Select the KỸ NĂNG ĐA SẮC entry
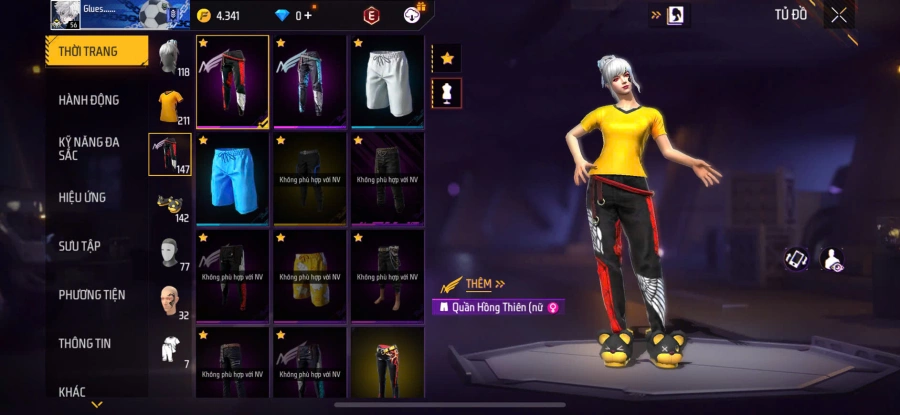900x415 pixels. (88, 149)
